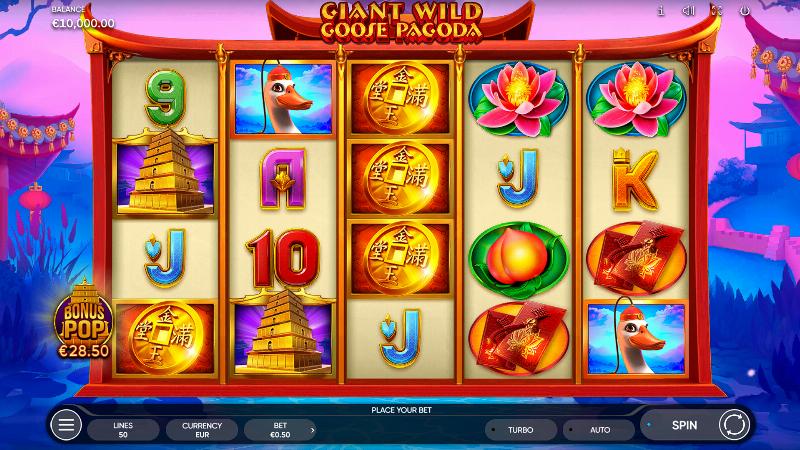Buy the Bonus Pop feature
Viewport: 800px width, 450px height.
click(x=86, y=320)
